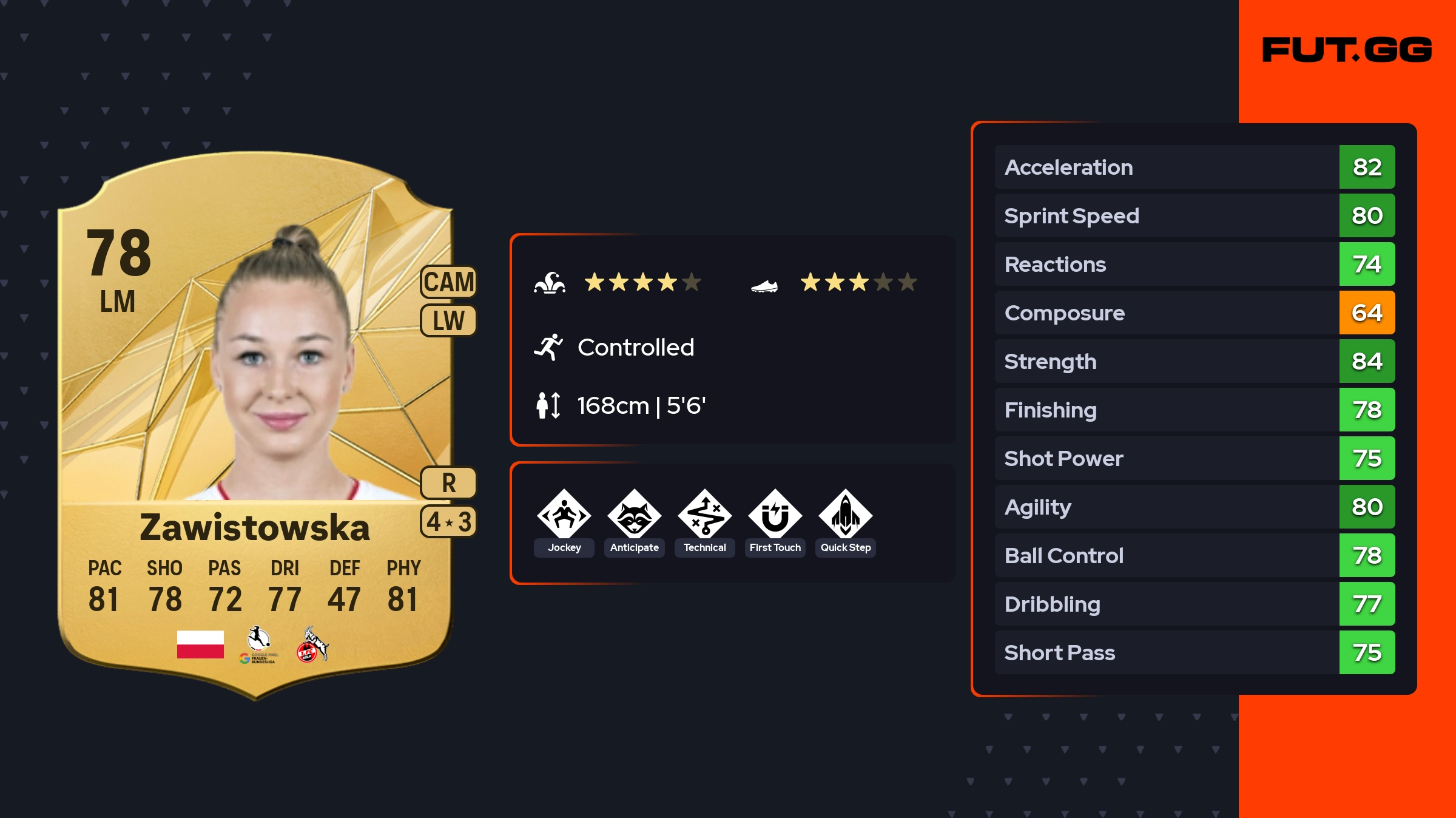Select the LW alternate position badge
Viewport: 1456px width, 818px height.
pos(449,320)
